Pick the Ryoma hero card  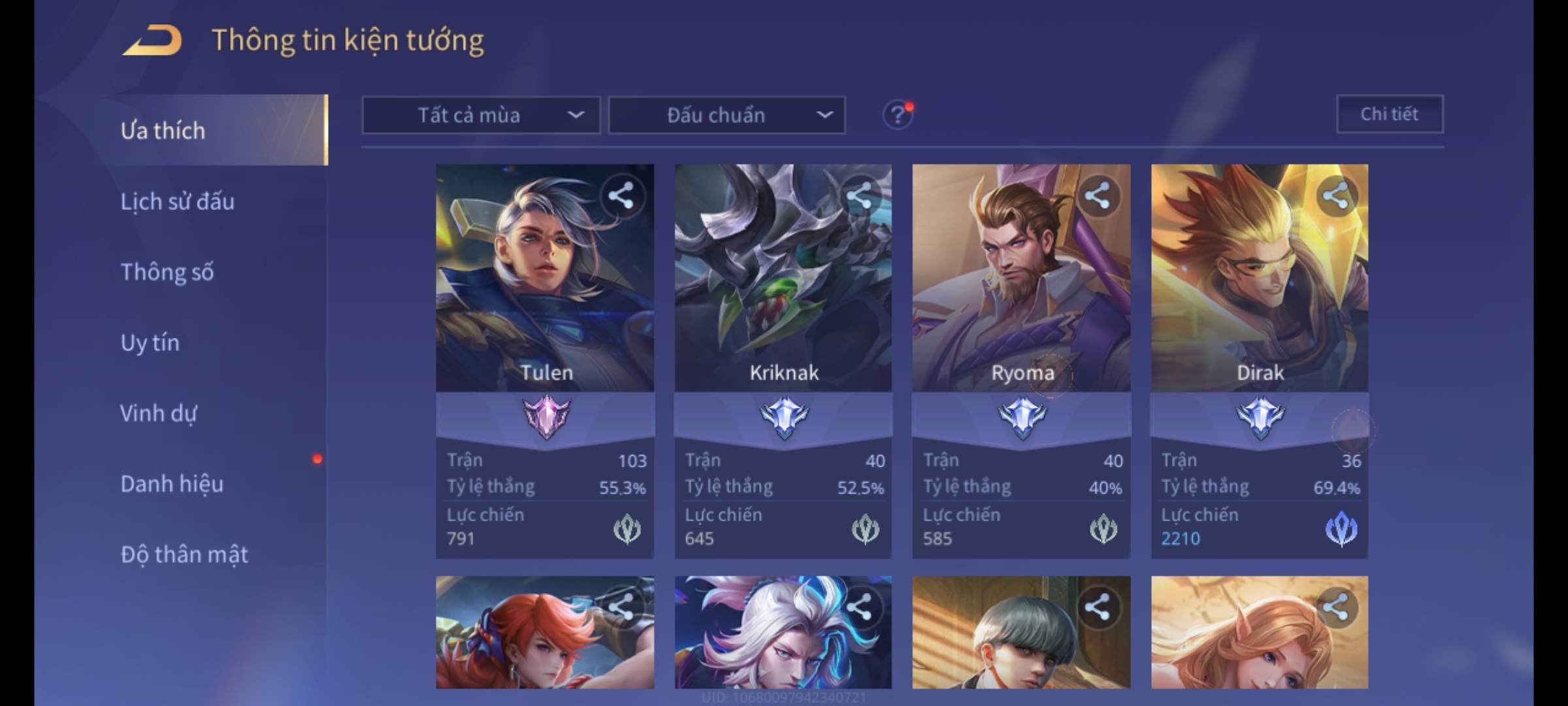click(x=1021, y=294)
